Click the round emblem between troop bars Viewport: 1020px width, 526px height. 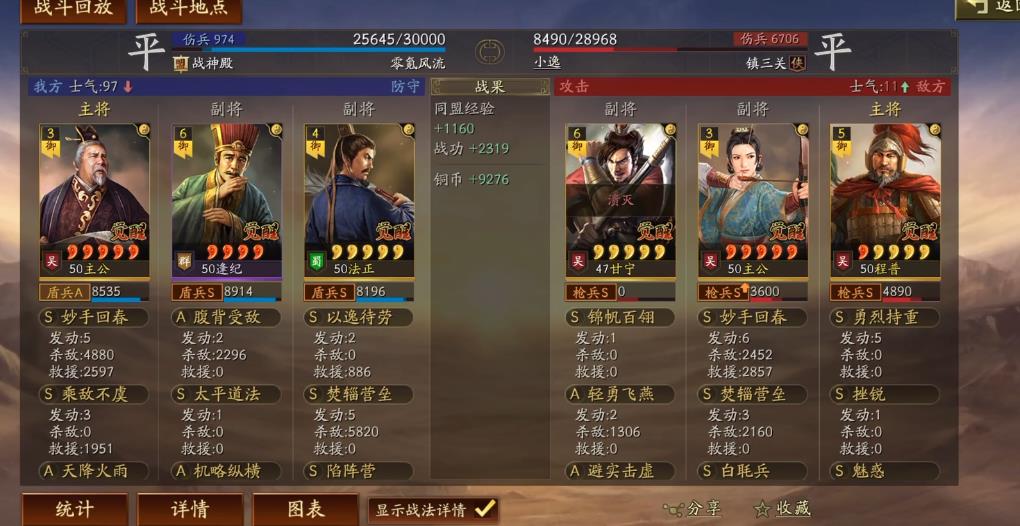click(489, 50)
